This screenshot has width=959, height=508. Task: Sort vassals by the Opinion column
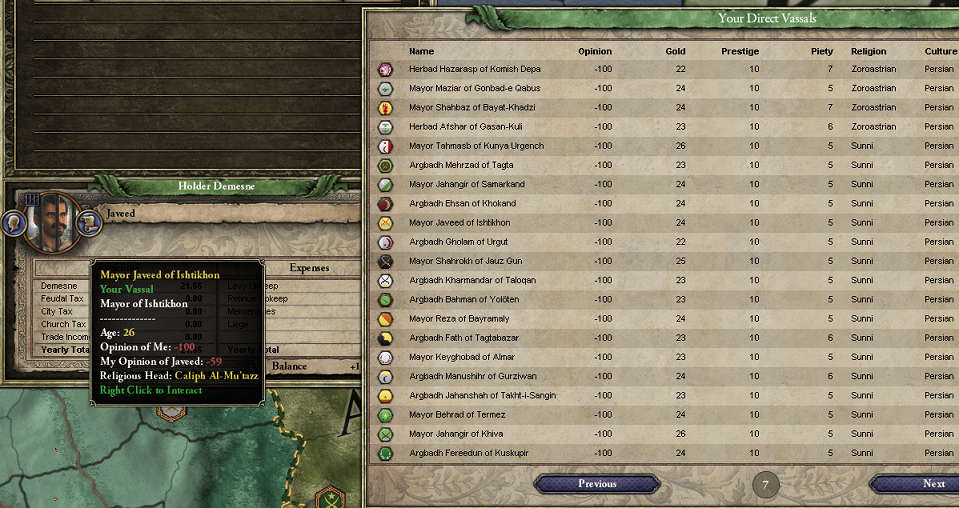pos(594,51)
